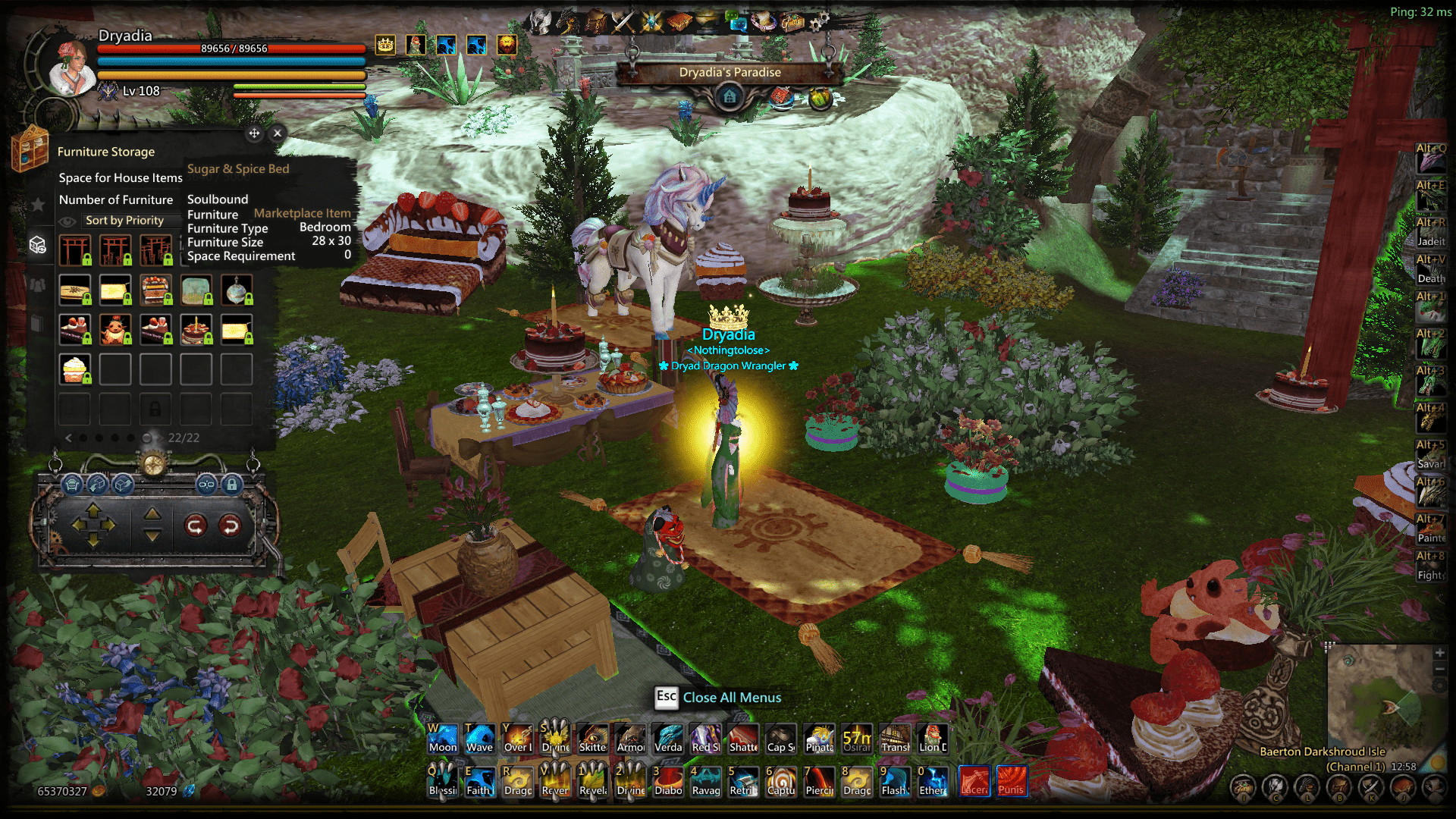Toggle the padlock button on placement panel

[x=232, y=483]
